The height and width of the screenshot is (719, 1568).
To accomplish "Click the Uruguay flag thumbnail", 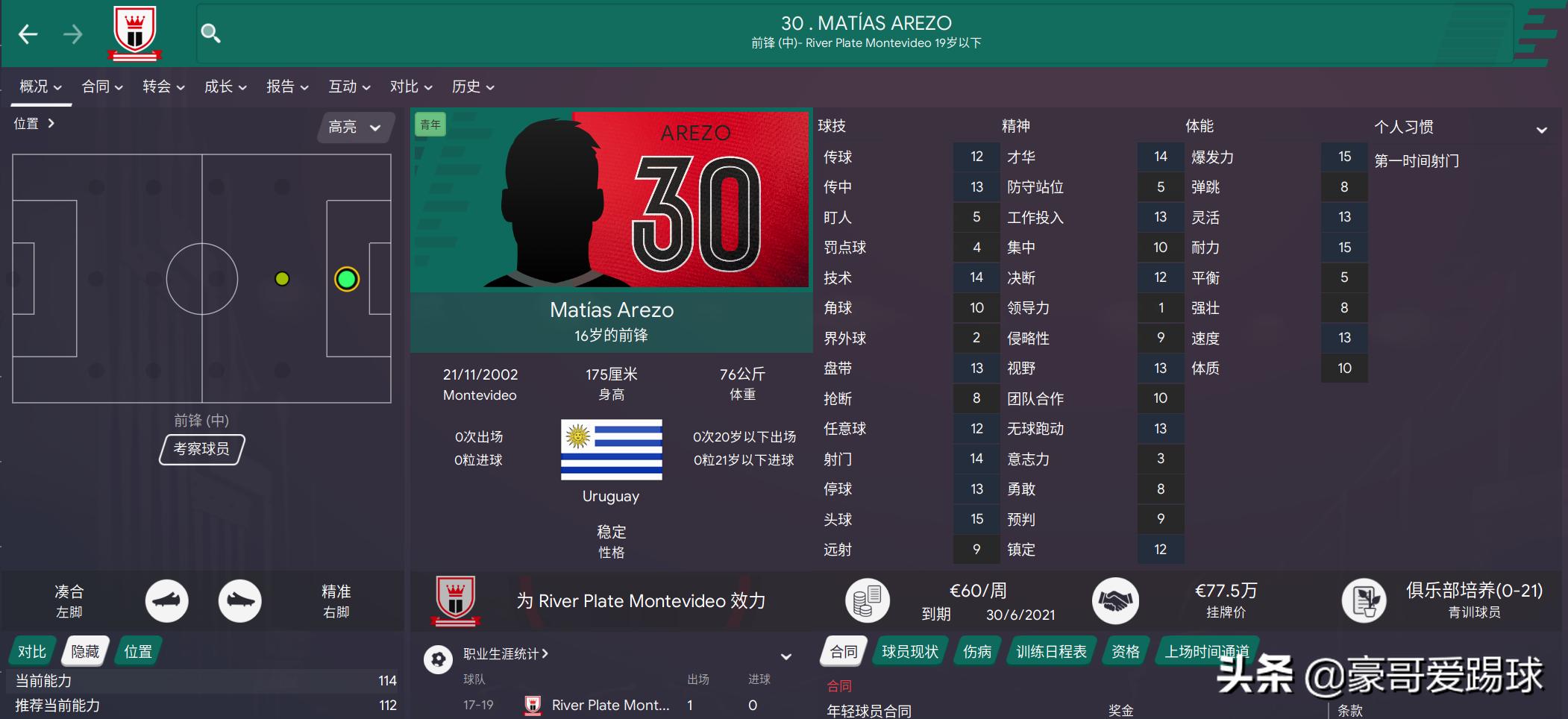I will (611, 450).
